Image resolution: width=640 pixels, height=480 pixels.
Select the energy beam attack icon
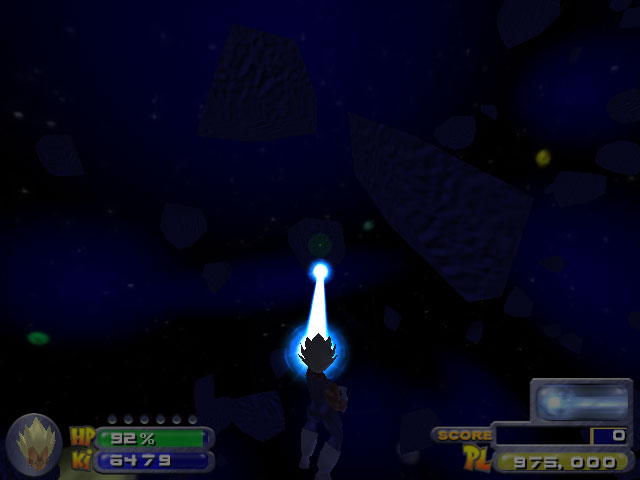click(x=581, y=401)
